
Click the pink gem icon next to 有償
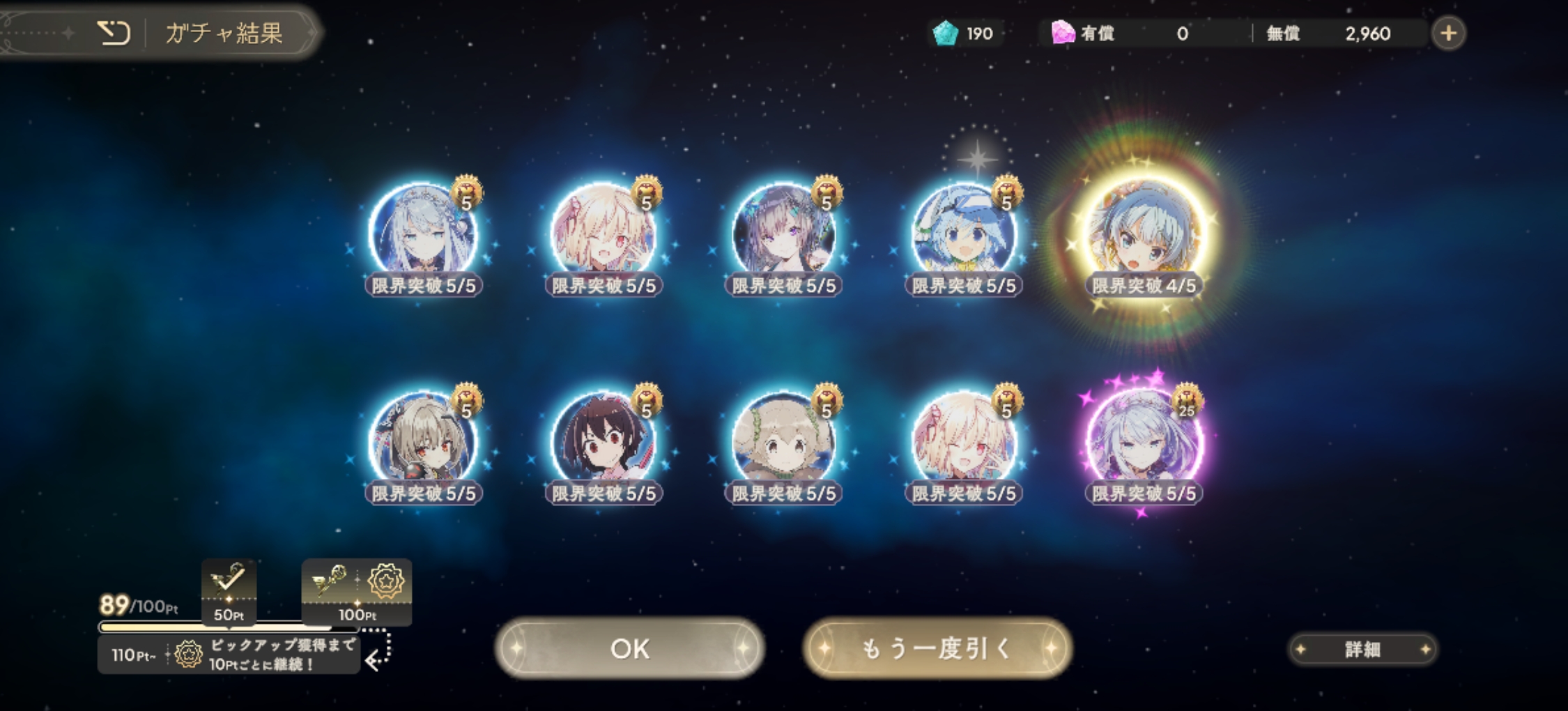(x=1063, y=32)
